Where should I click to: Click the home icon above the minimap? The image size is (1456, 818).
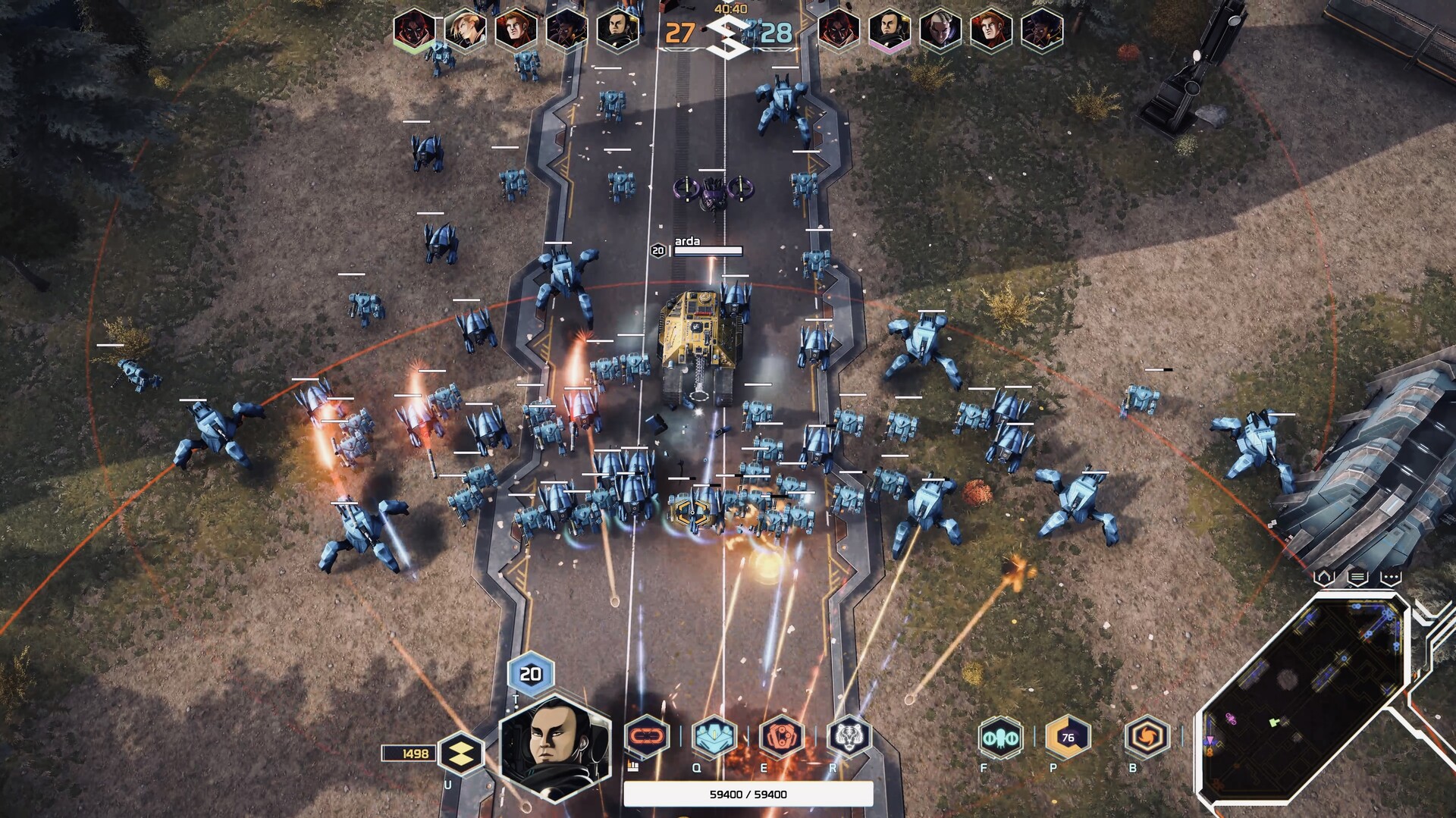[x=1325, y=576]
